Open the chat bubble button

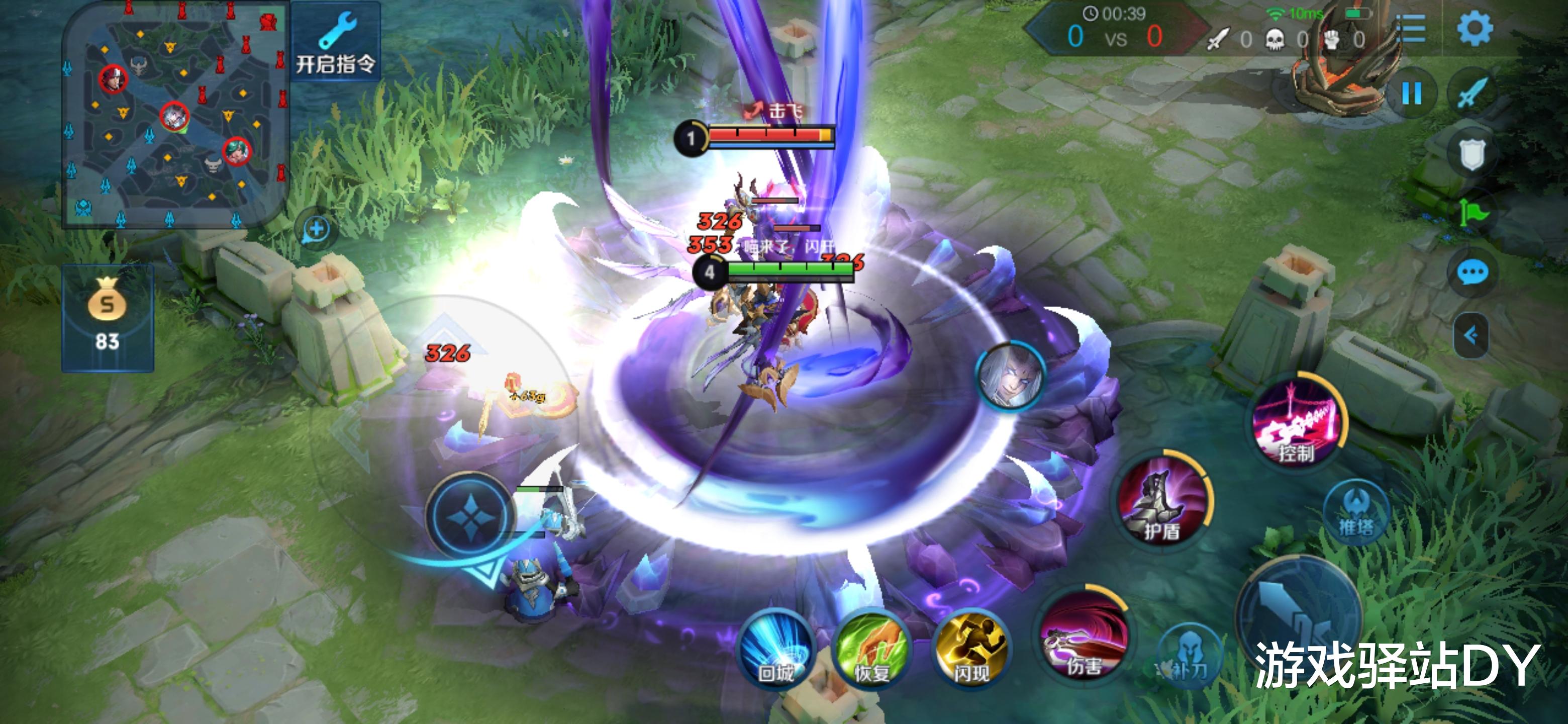tap(1473, 273)
